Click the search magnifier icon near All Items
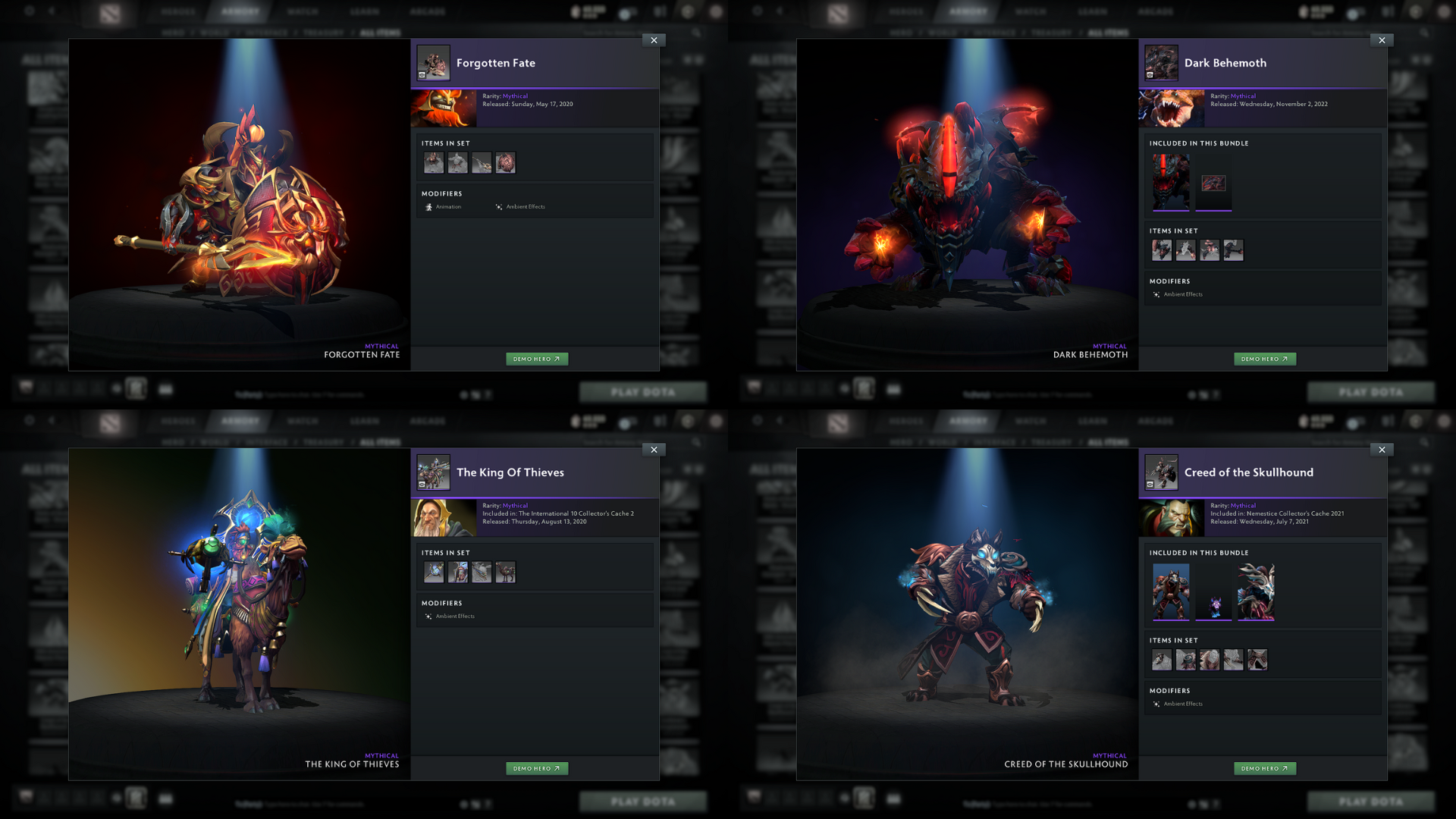 pyautogui.click(x=697, y=33)
